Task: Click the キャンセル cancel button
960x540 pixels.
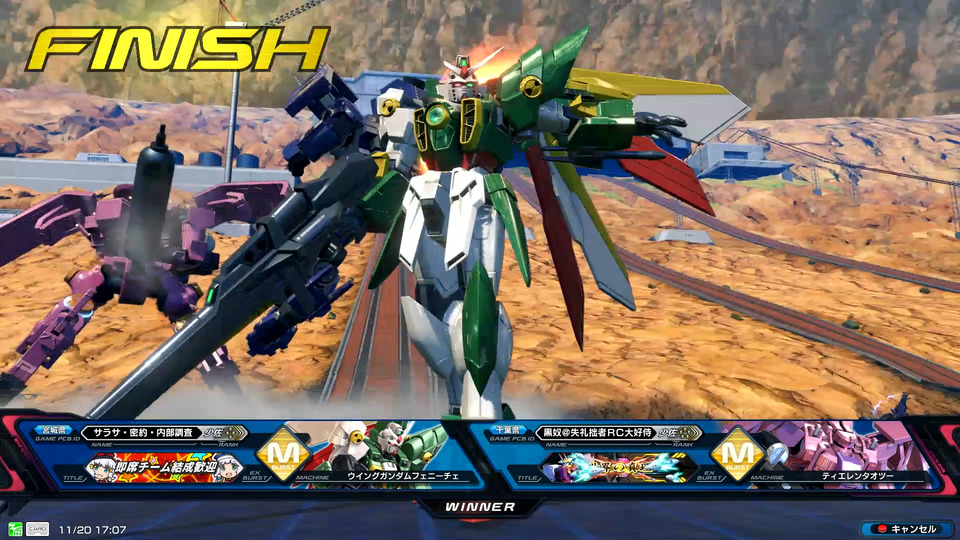Action: (x=906, y=529)
